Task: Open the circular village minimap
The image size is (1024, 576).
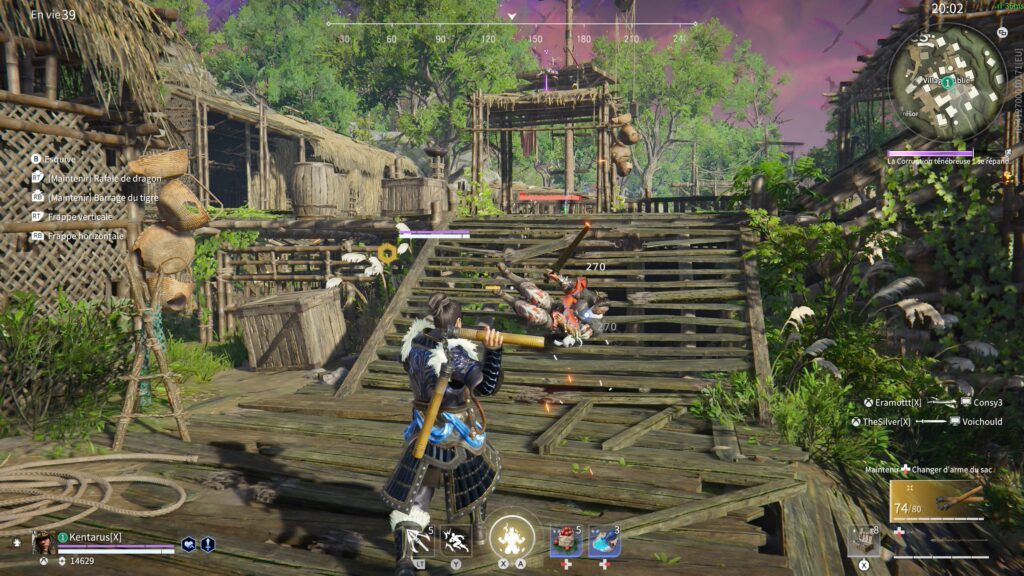Action: (x=947, y=82)
